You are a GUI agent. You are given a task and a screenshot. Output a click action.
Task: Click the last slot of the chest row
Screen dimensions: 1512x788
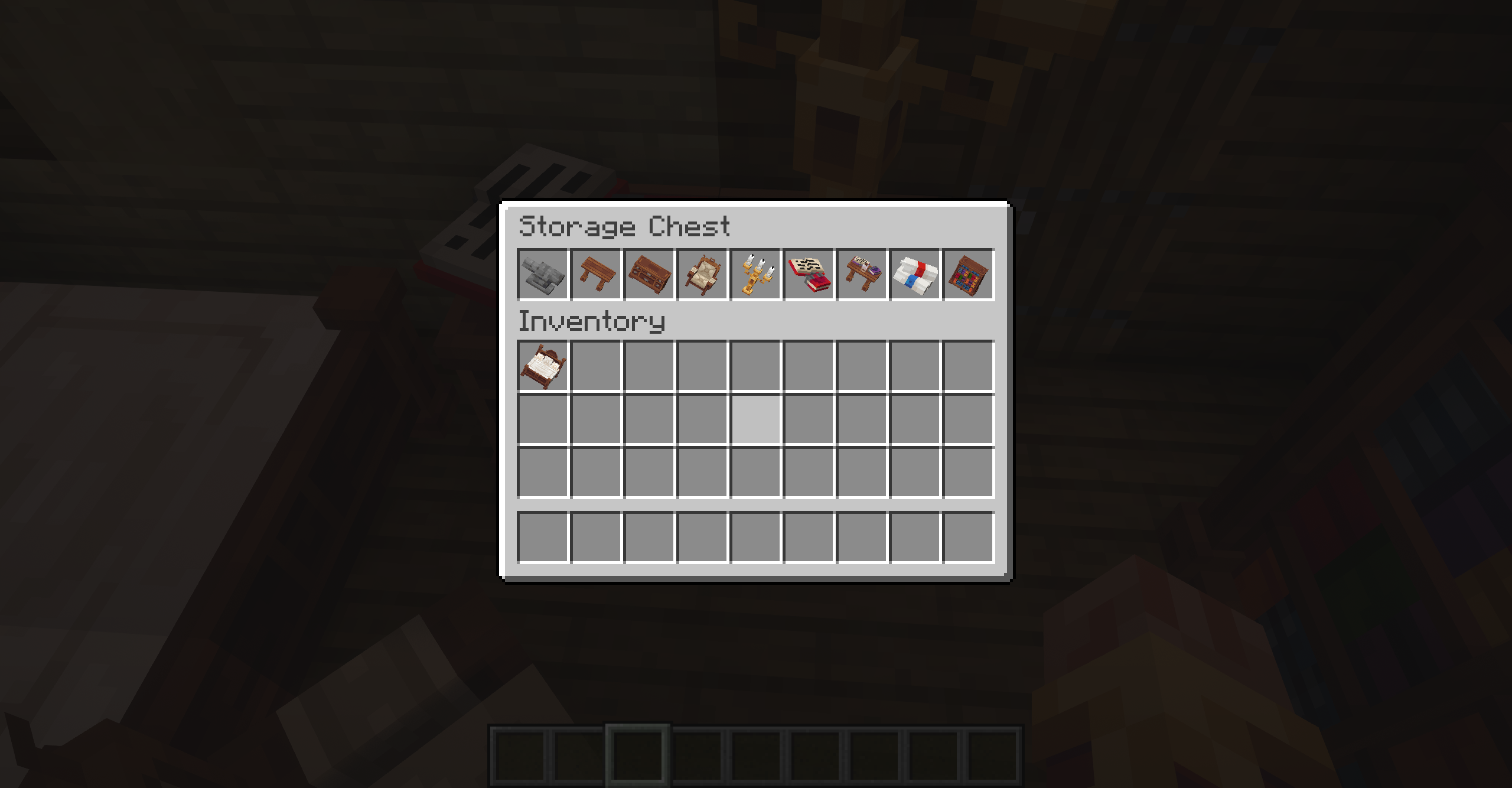pyautogui.click(x=969, y=275)
